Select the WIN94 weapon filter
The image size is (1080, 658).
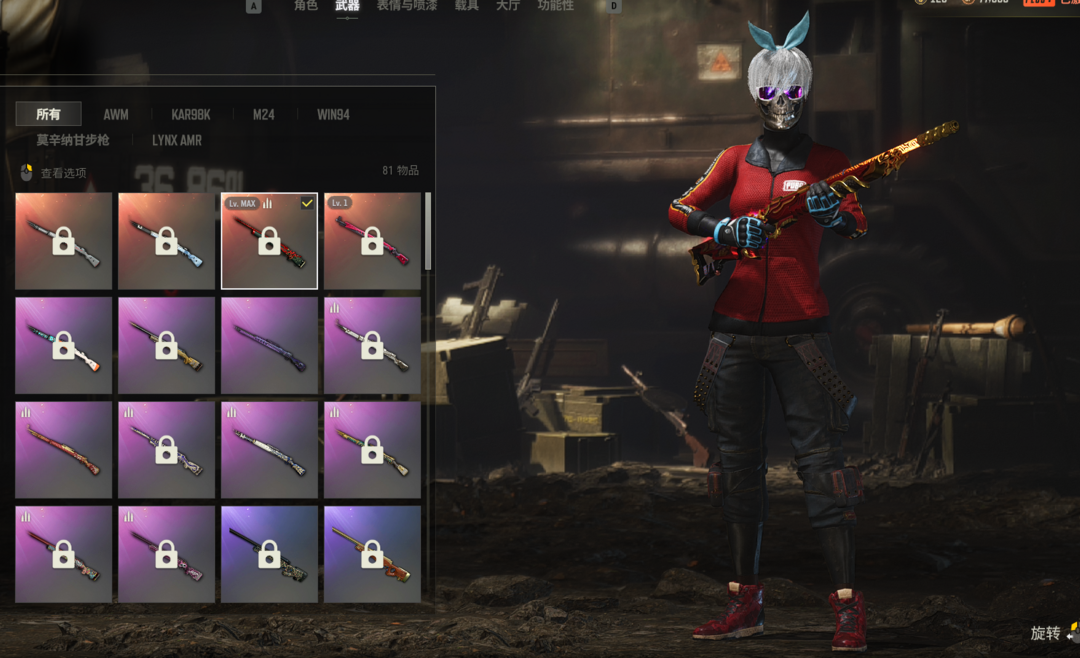tap(333, 115)
